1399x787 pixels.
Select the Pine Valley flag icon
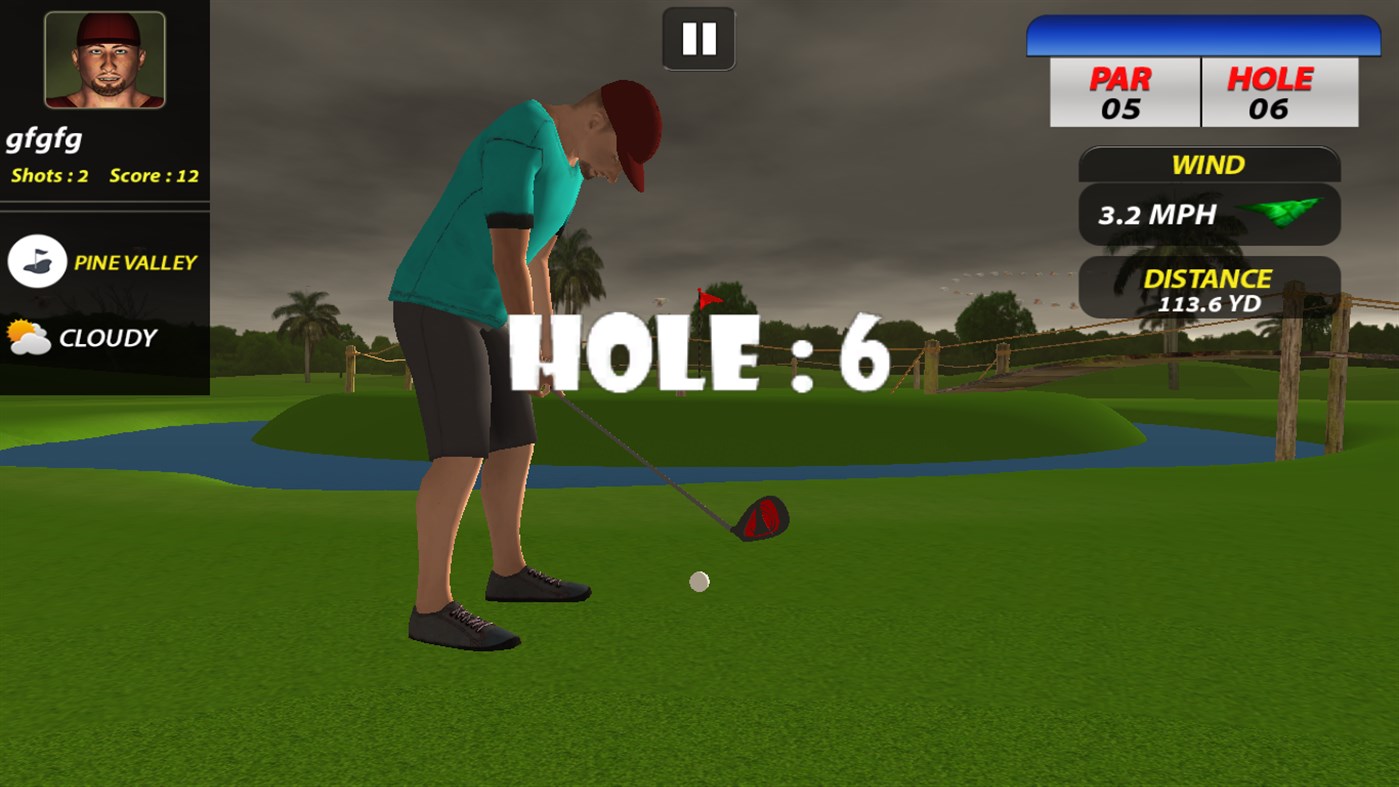(37, 262)
